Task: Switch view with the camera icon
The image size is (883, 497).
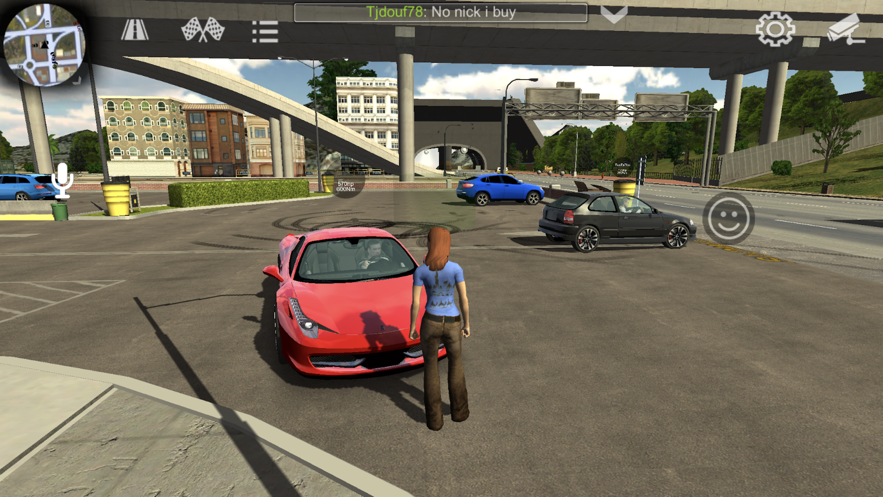Action: [845, 29]
